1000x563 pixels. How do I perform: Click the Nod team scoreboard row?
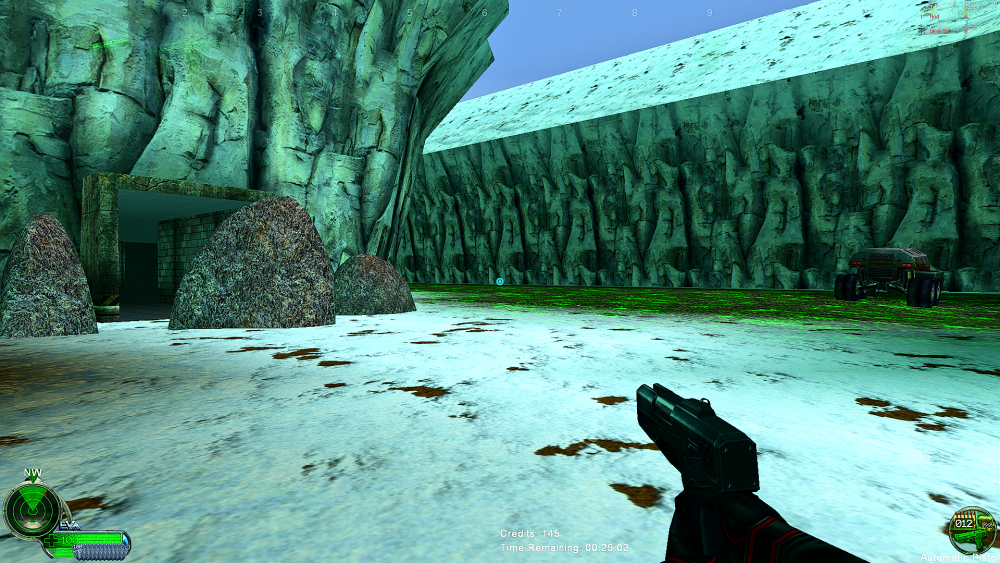pyautogui.click(x=940, y=17)
